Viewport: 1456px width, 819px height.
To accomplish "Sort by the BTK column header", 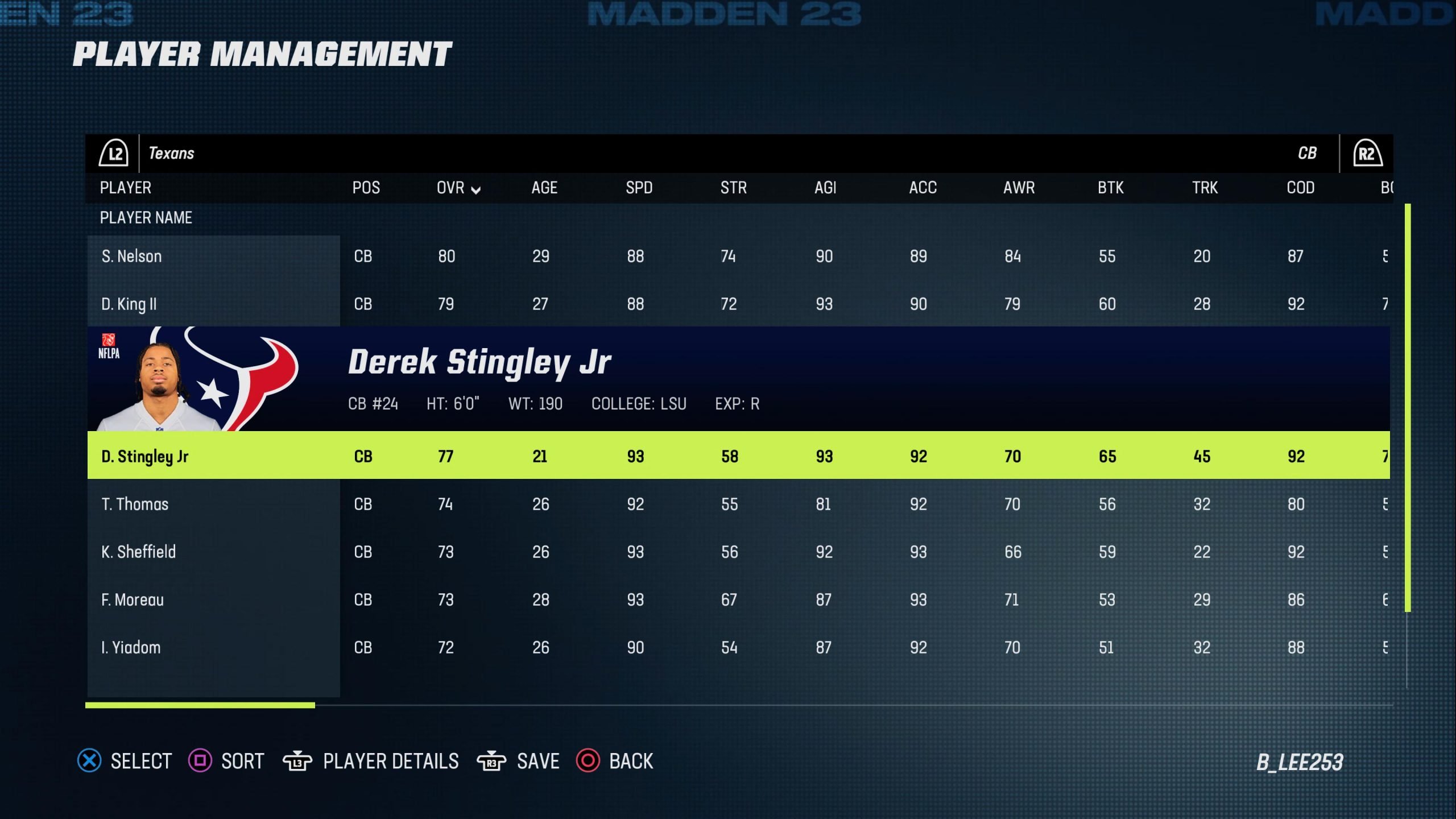I will click(x=1110, y=188).
